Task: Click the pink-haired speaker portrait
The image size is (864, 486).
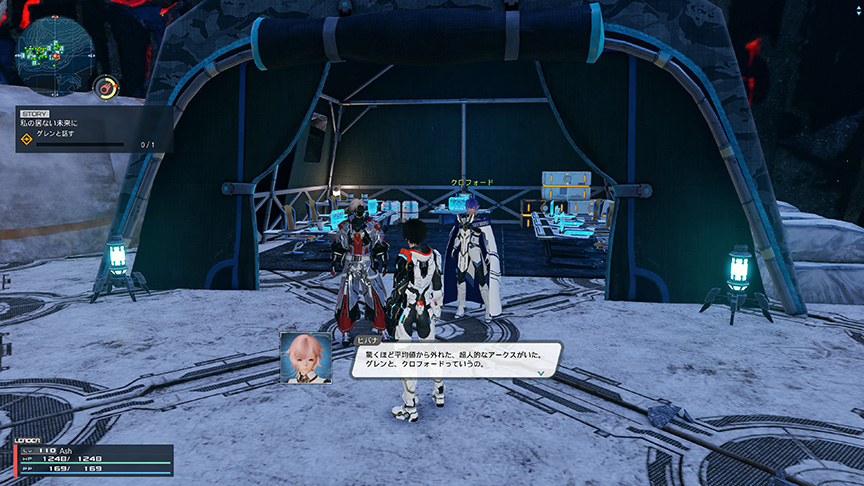Action: click(x=305, y=357)
